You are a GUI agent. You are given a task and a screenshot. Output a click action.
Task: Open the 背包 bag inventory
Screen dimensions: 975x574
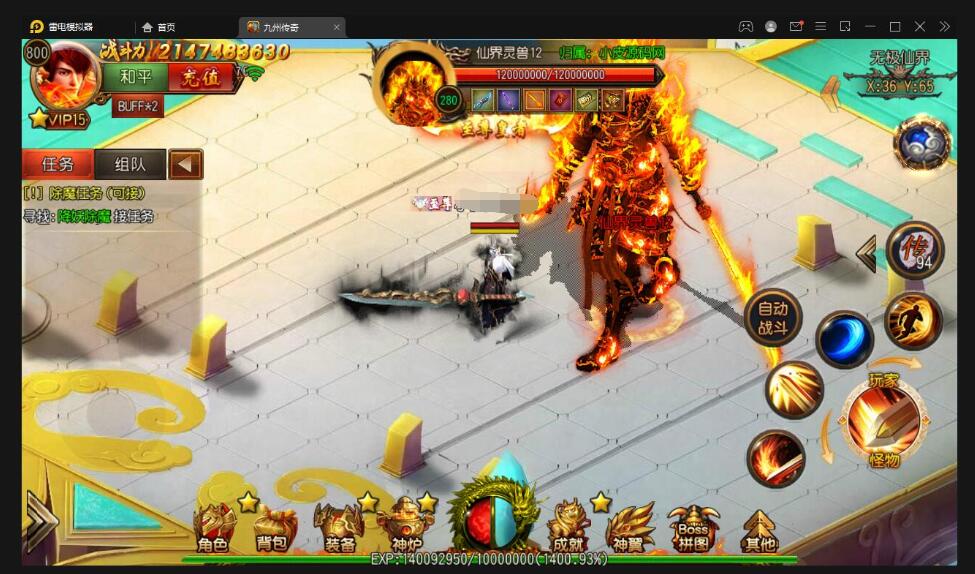273,529
